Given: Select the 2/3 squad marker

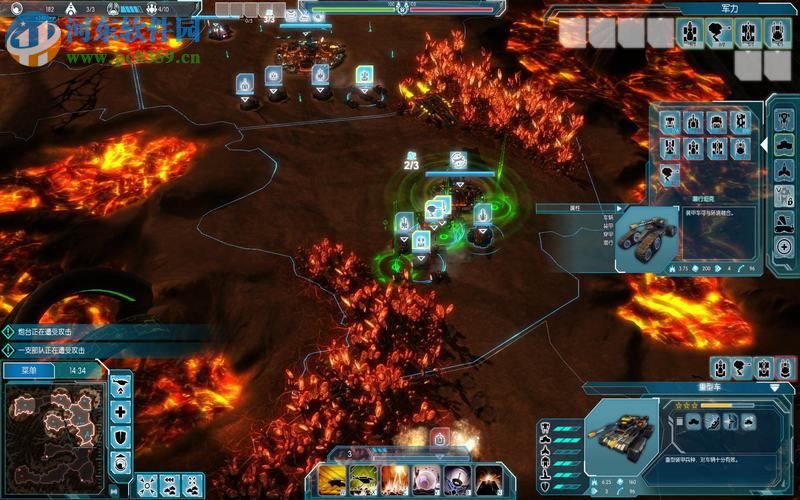Looking at the screenshot, I should pos(411,163).
